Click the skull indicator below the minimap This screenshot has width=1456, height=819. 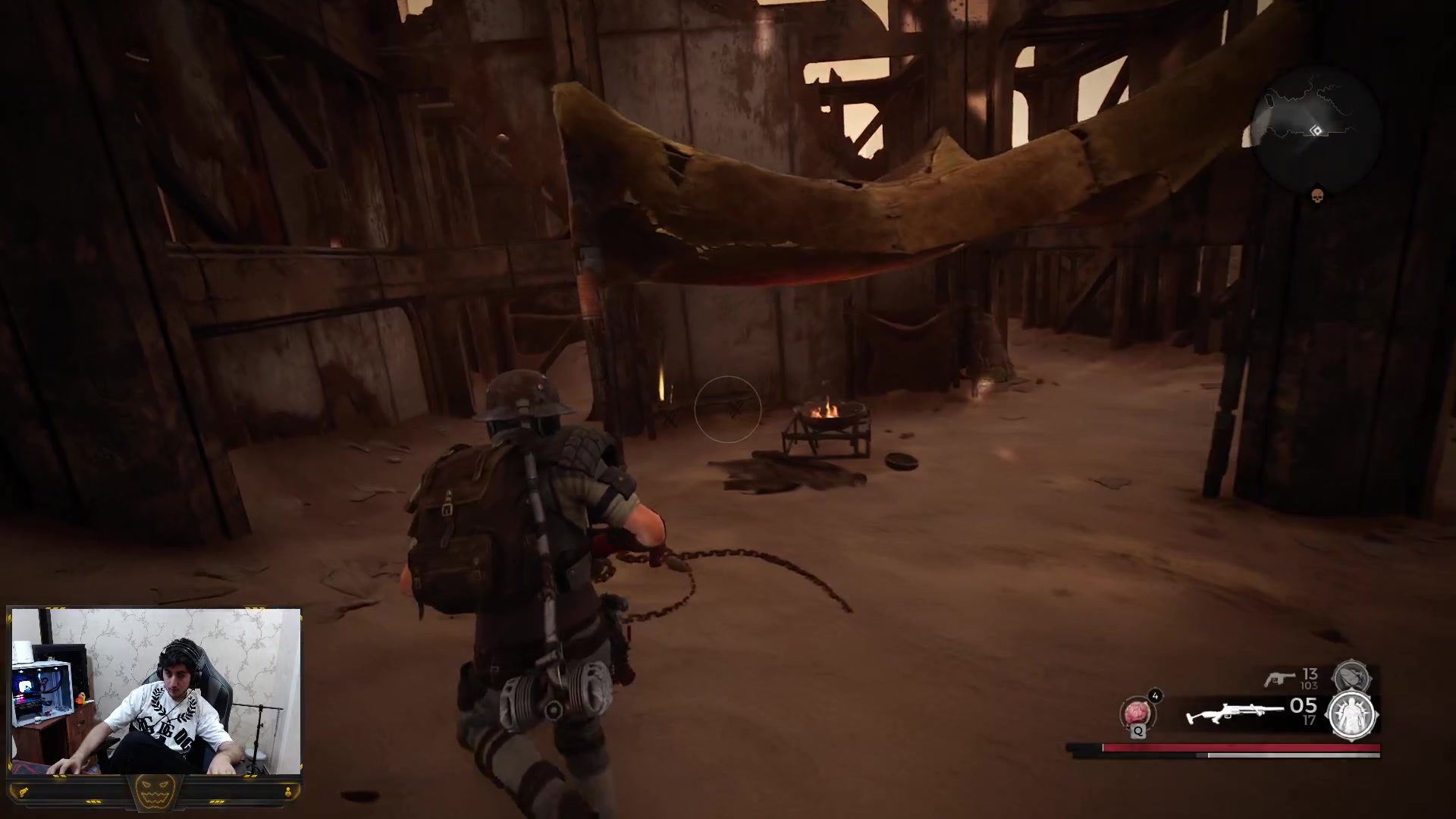coord(1317,196)
